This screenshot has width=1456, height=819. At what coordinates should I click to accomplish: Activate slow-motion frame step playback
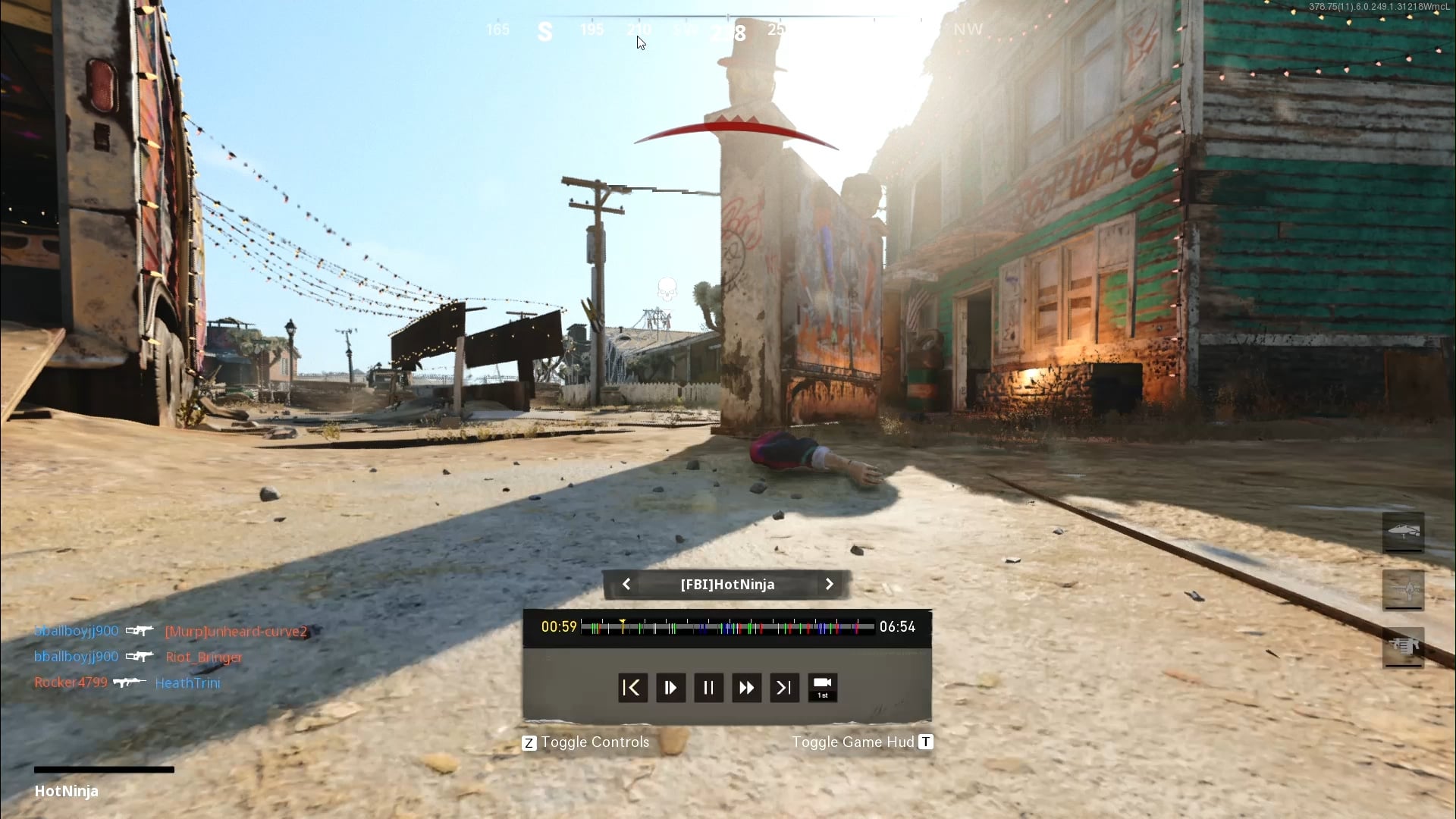(670, 688)
